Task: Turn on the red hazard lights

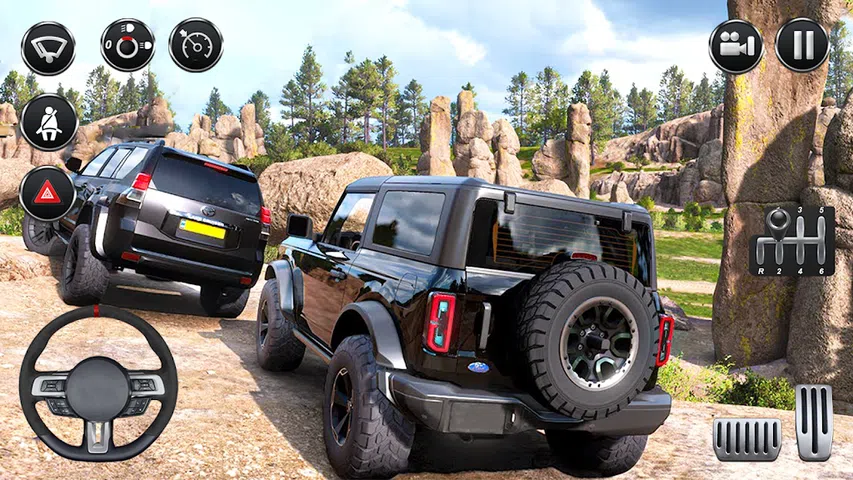Action: [47, 192]
